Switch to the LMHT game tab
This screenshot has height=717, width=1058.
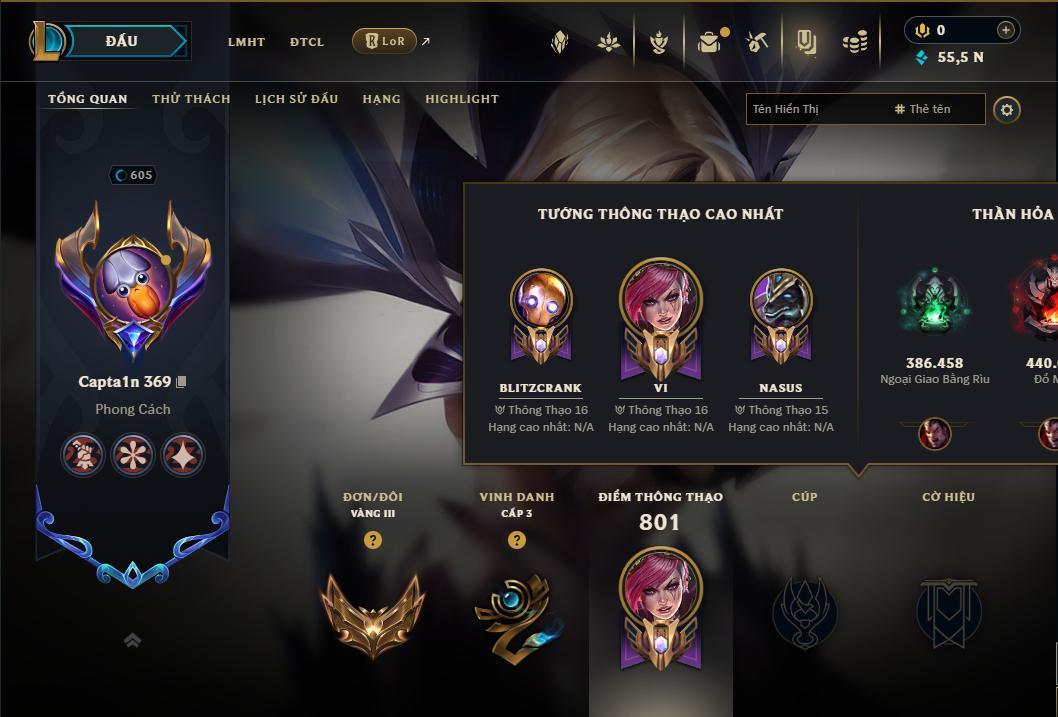tap(246, 42)
